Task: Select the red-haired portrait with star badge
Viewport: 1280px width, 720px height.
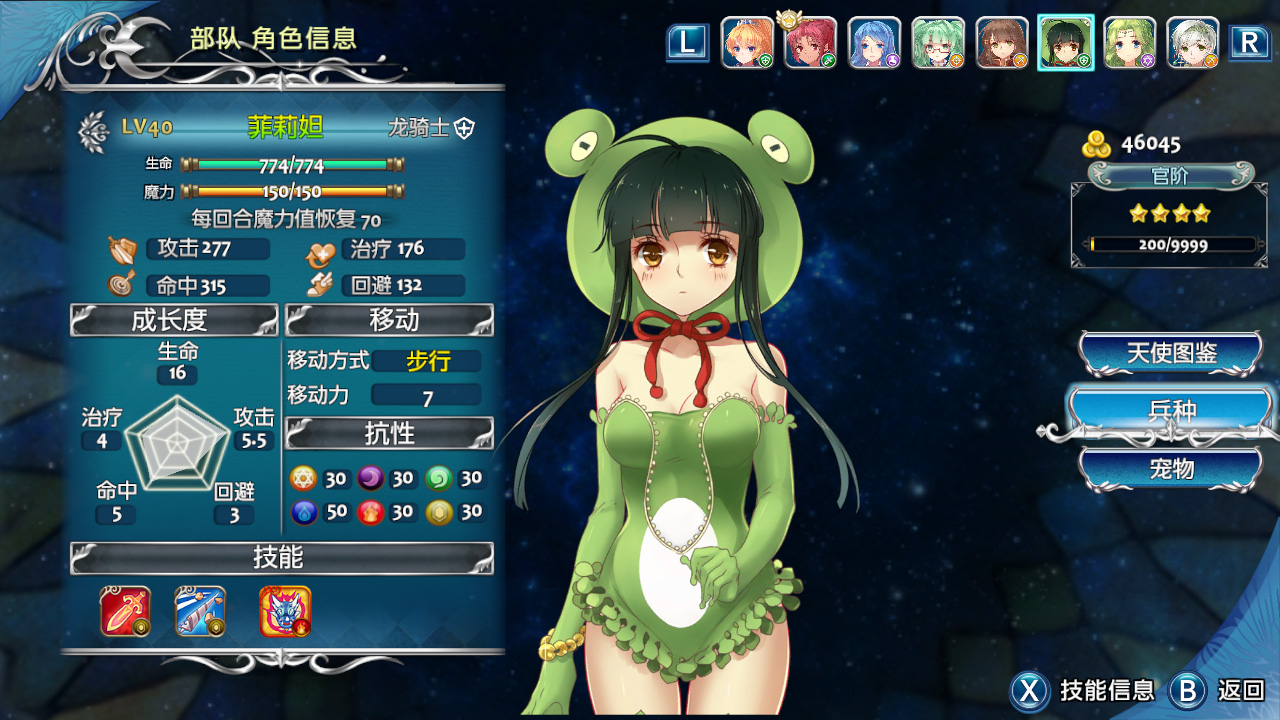Action: pyautogui.click(x=810, y=43)
